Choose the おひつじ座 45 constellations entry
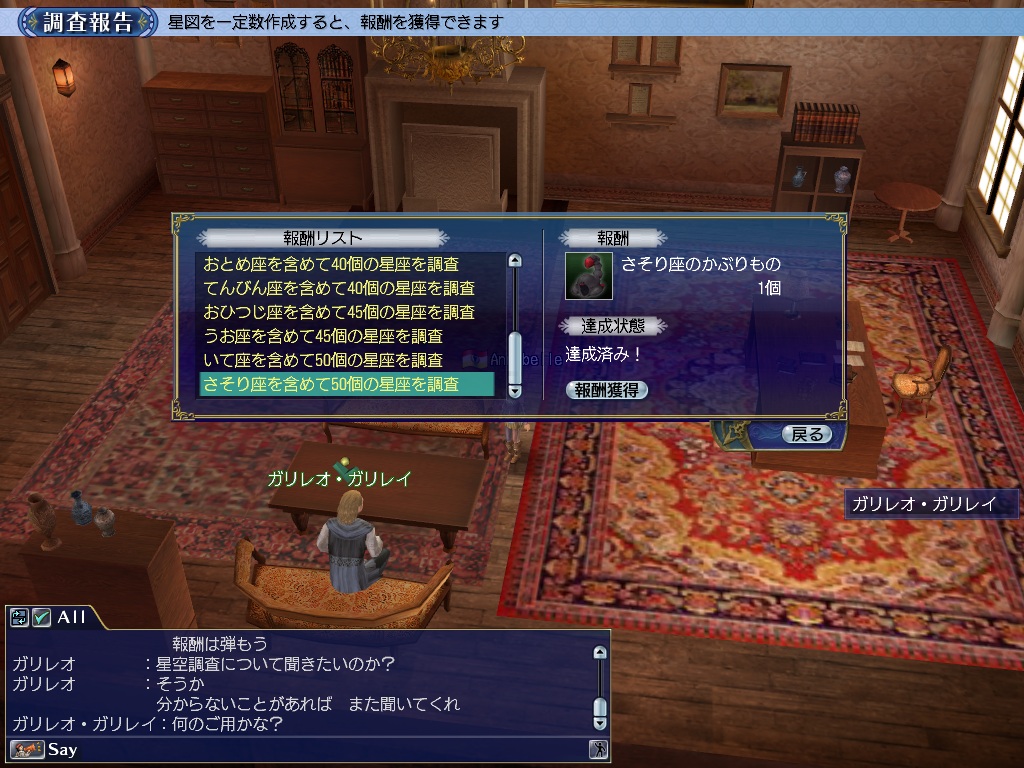 click(x=338, y=312)
